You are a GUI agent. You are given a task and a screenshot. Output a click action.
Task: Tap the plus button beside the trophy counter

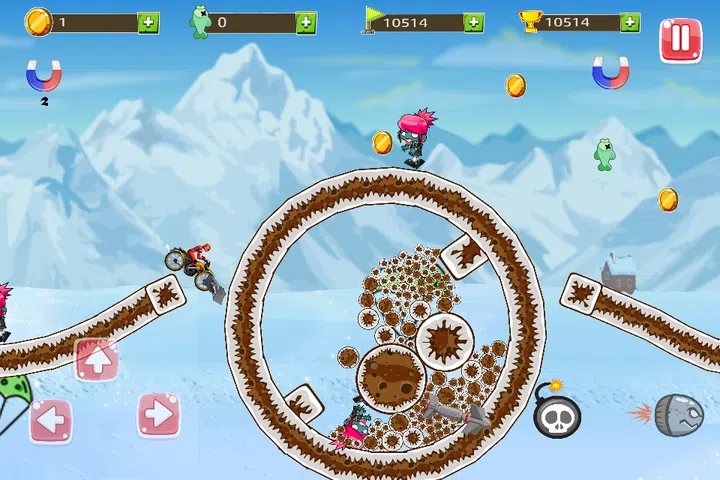click(629, 23)
